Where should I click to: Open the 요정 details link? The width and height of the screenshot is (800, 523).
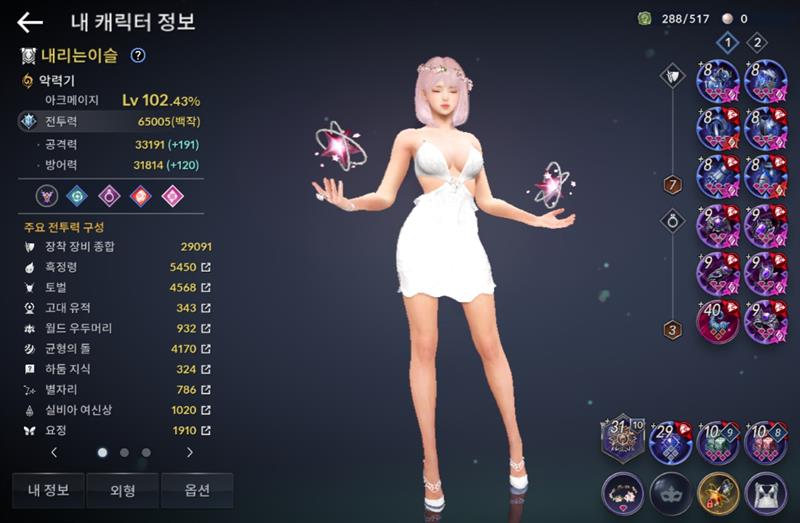[206, 430]
